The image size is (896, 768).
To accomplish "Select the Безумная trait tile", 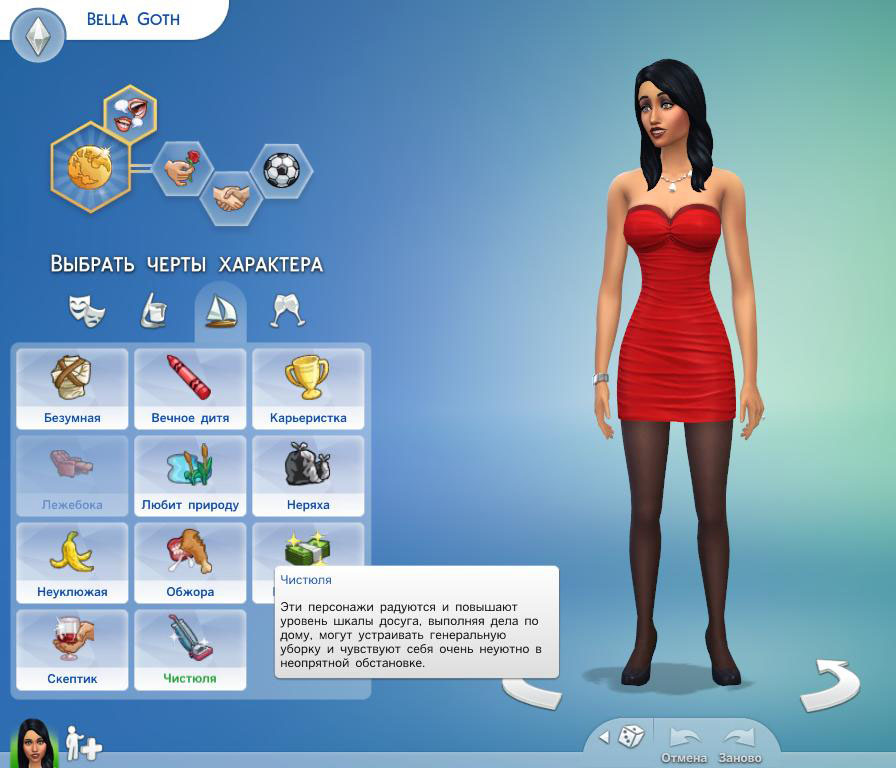I will (x=72, y=389).
